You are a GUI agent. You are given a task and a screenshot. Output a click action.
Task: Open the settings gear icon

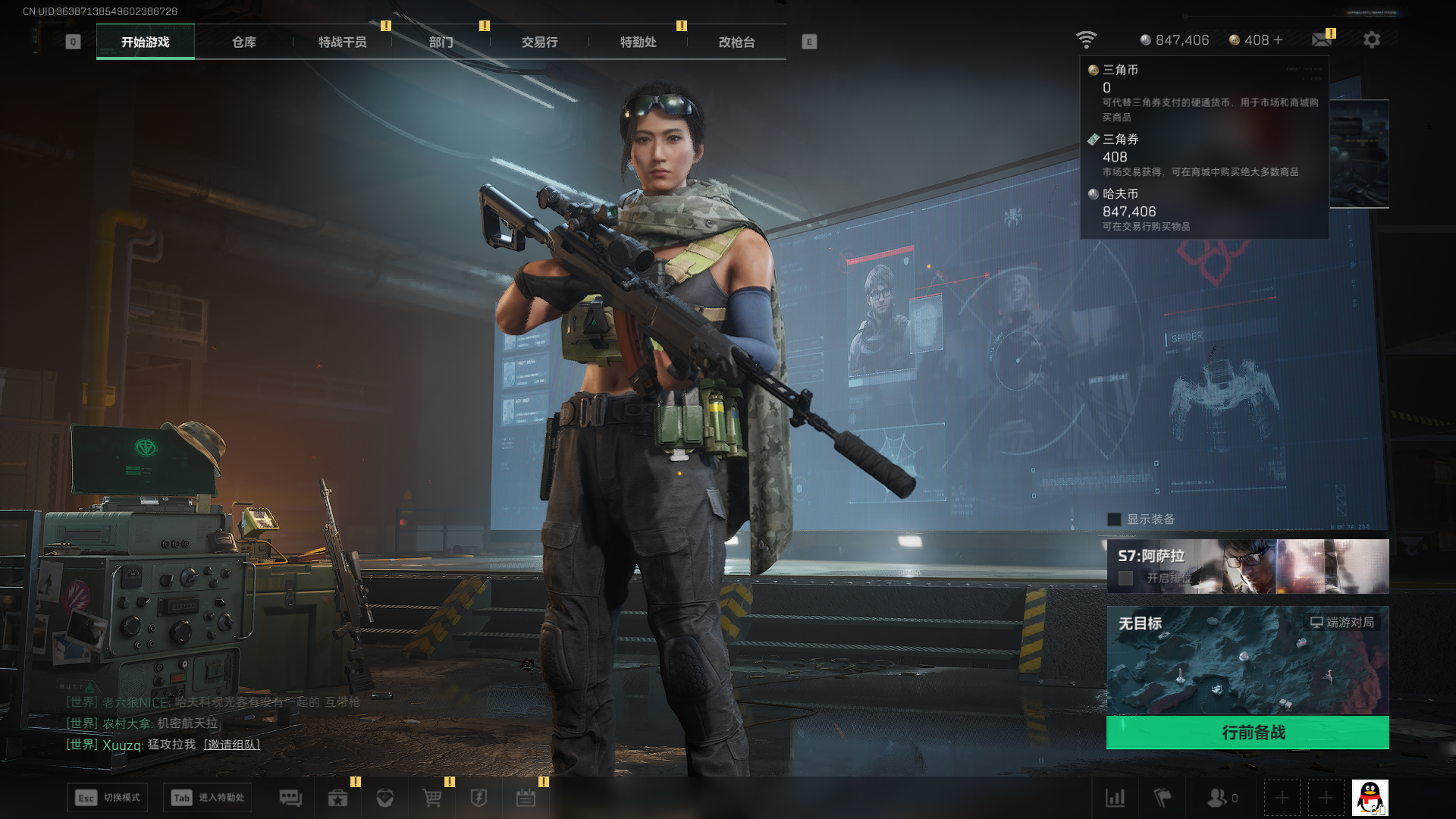1371,39
